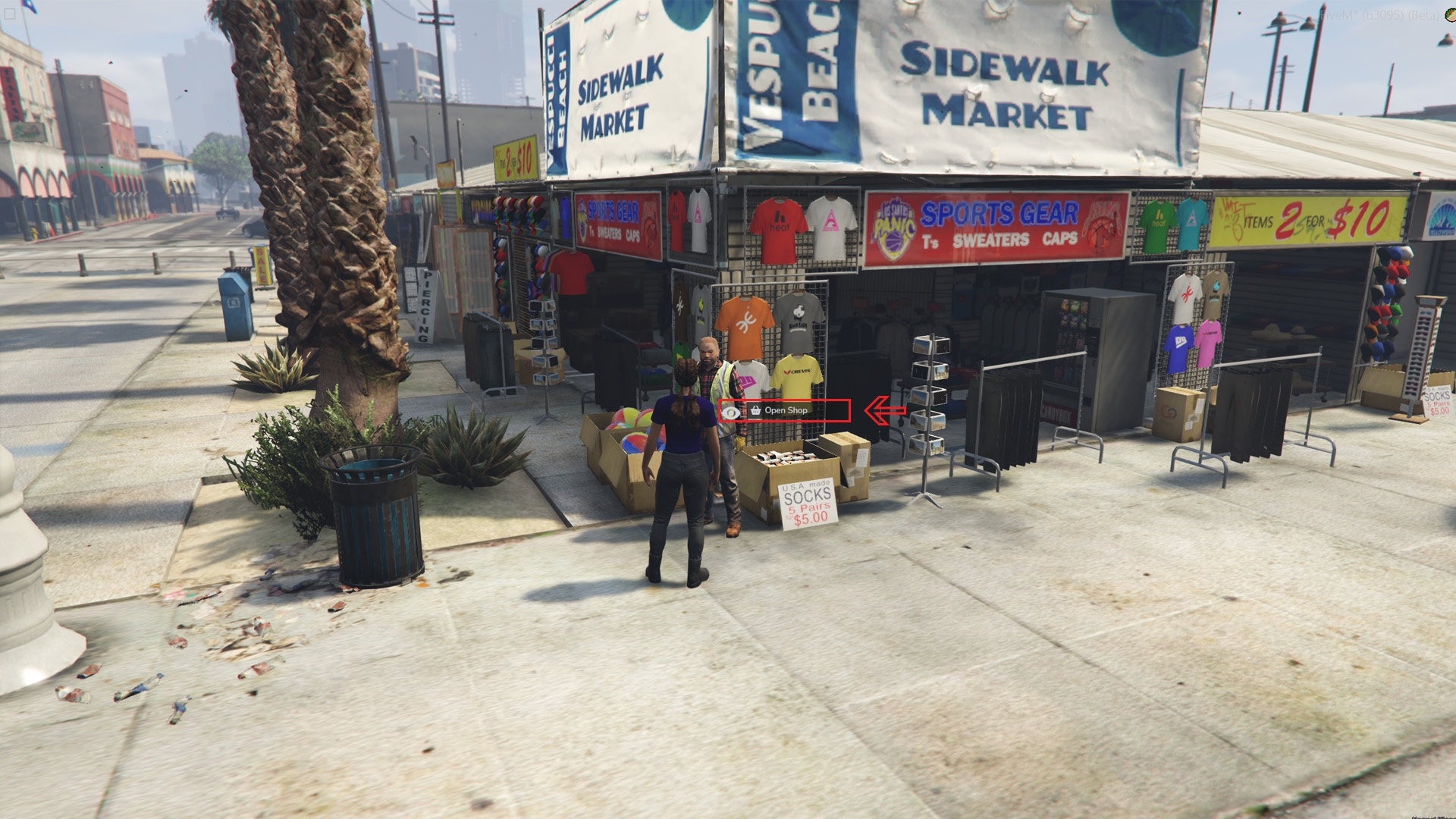
Task: Click the eye targeting icon
Action: (731, 413)
